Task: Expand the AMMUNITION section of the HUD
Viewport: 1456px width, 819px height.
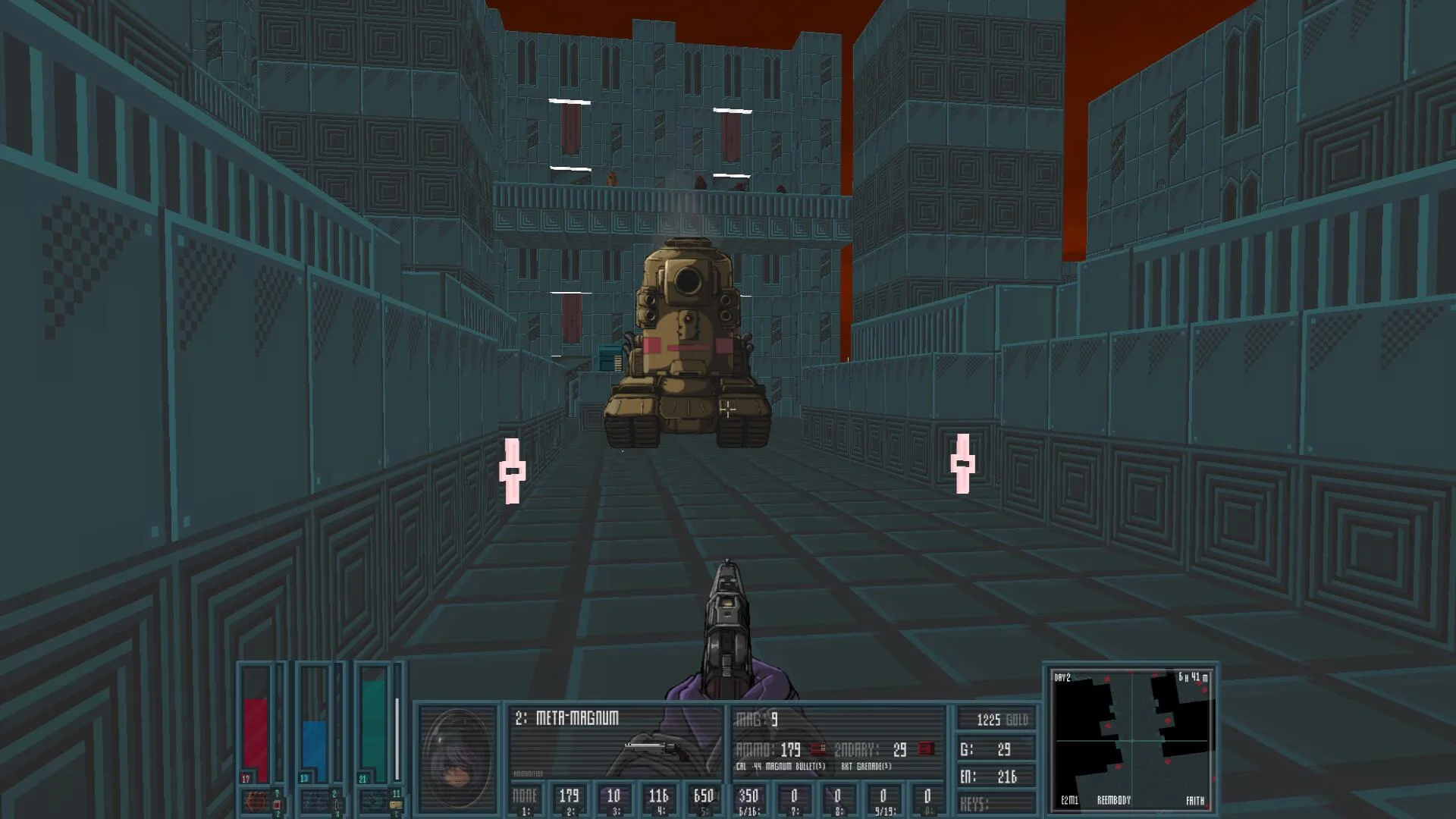Action: [527, 773]
